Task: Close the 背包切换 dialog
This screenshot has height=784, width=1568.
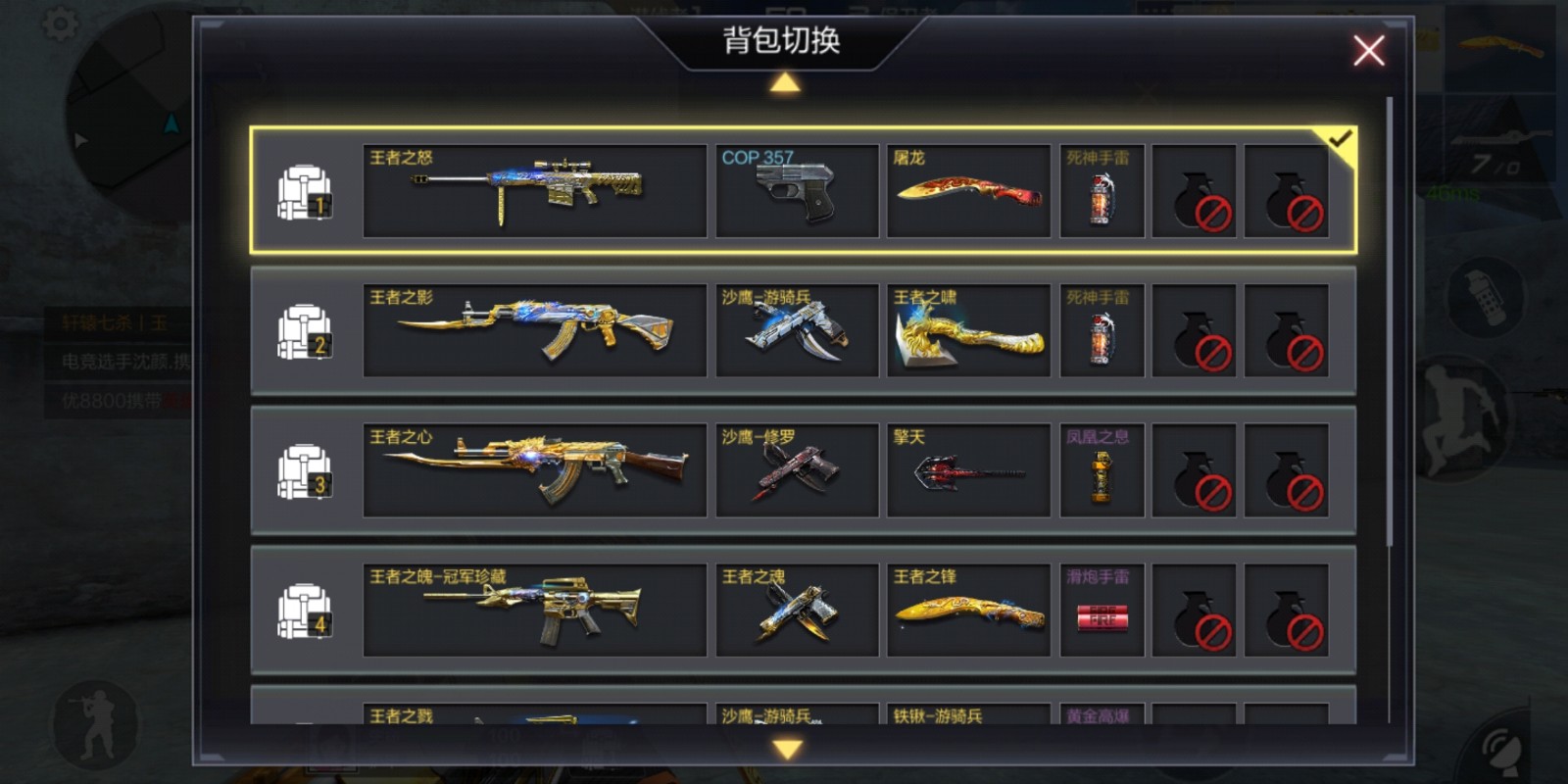Action: click(x=1368, y=51)
